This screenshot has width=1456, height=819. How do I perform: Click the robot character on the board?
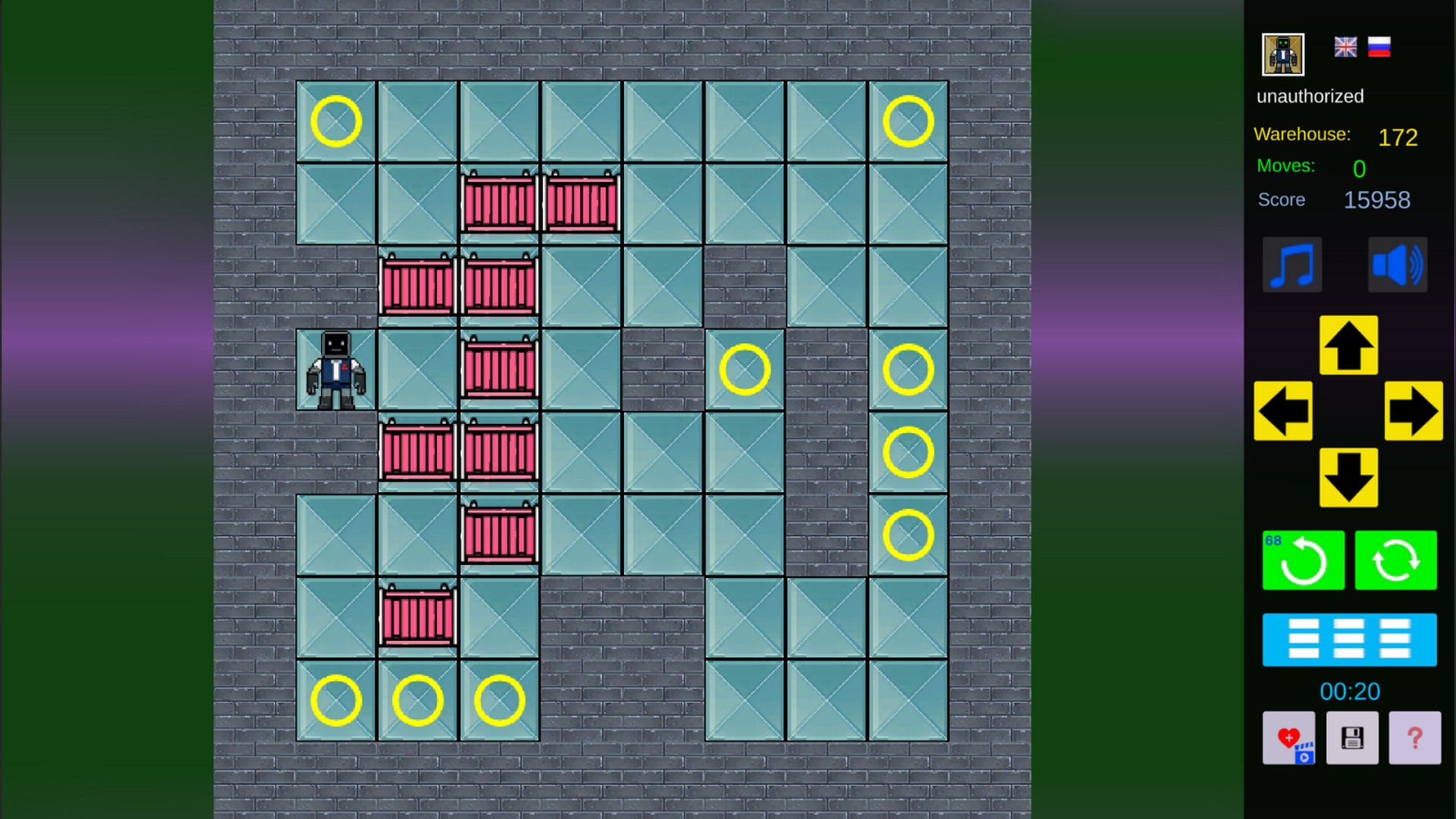335,369
